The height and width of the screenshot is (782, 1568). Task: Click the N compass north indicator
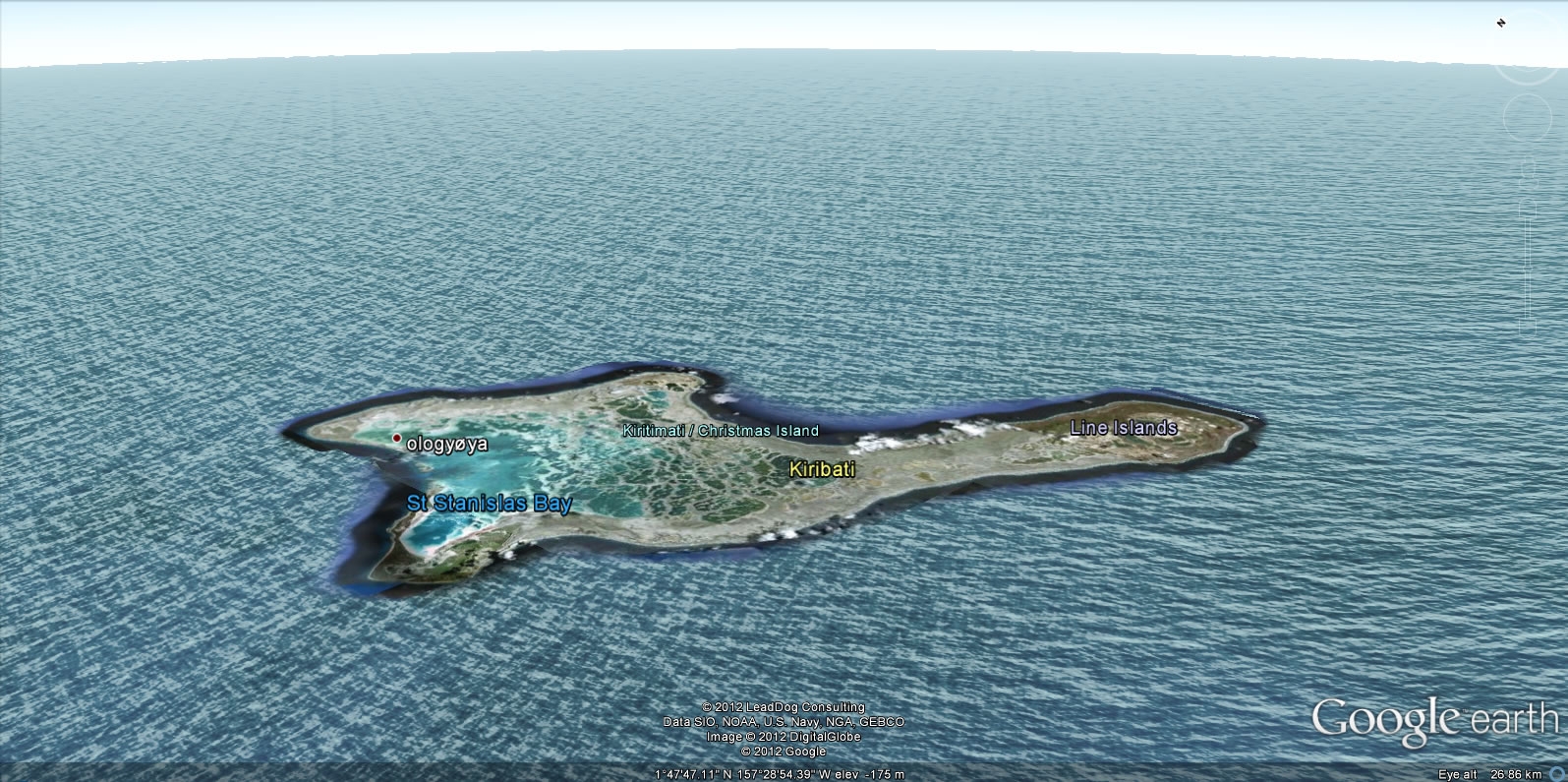tap(1501, 23)
